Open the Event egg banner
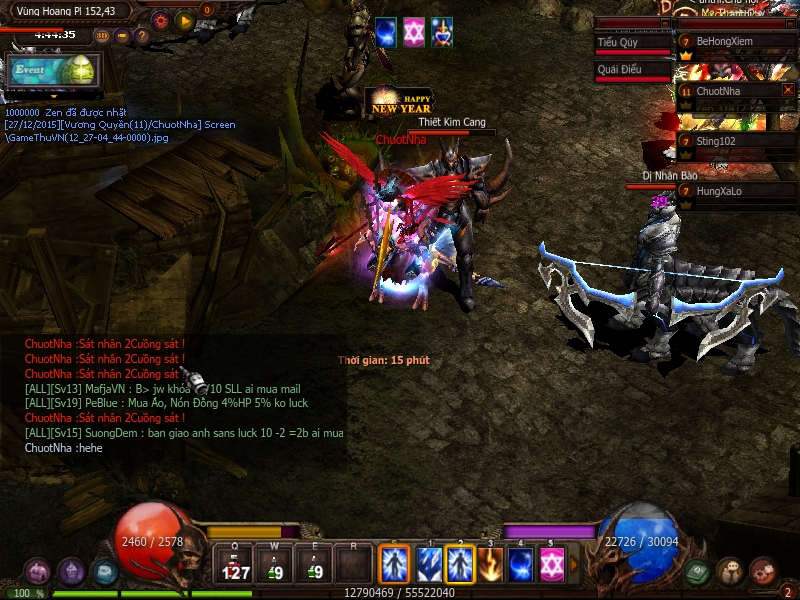 tap(52, 70)
